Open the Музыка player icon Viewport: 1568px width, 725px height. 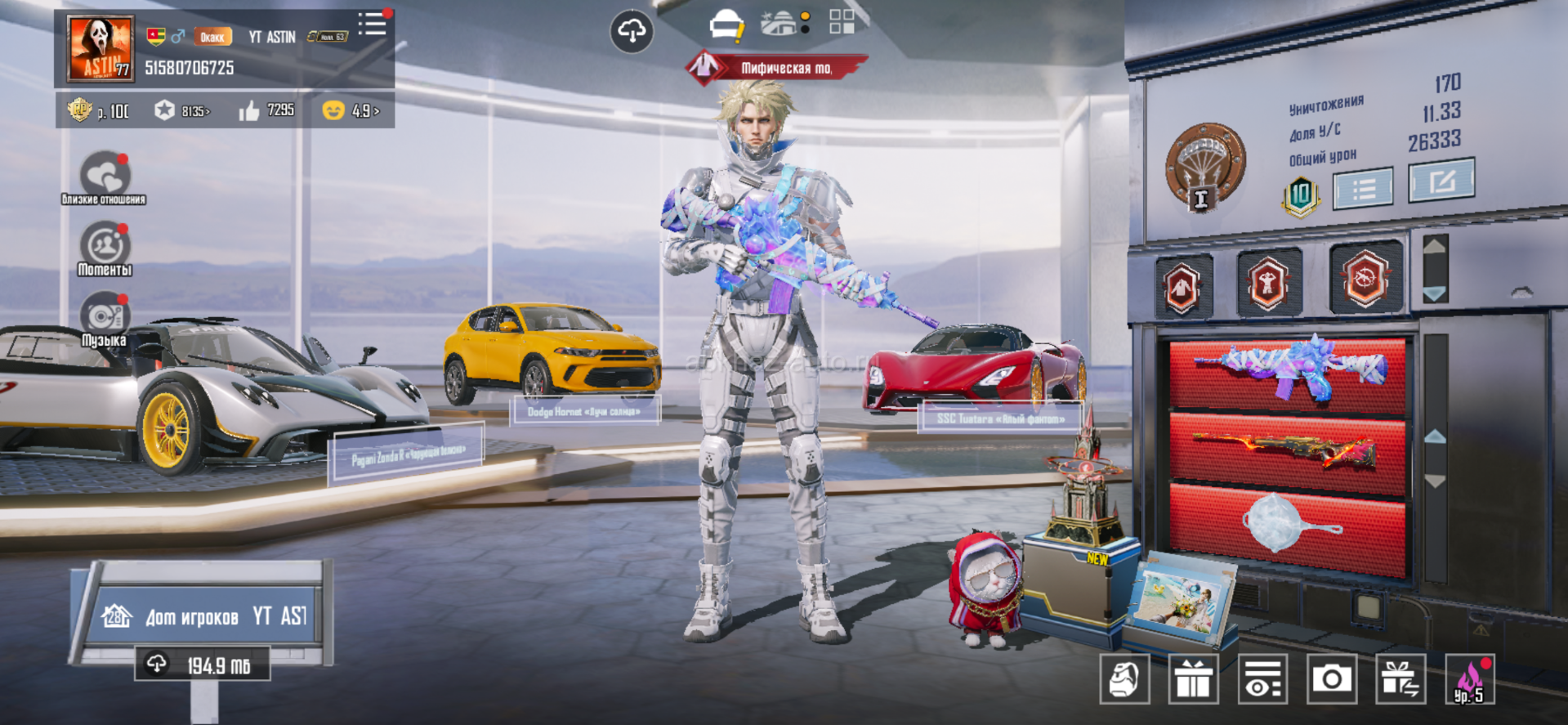click(x=105, y=317)
